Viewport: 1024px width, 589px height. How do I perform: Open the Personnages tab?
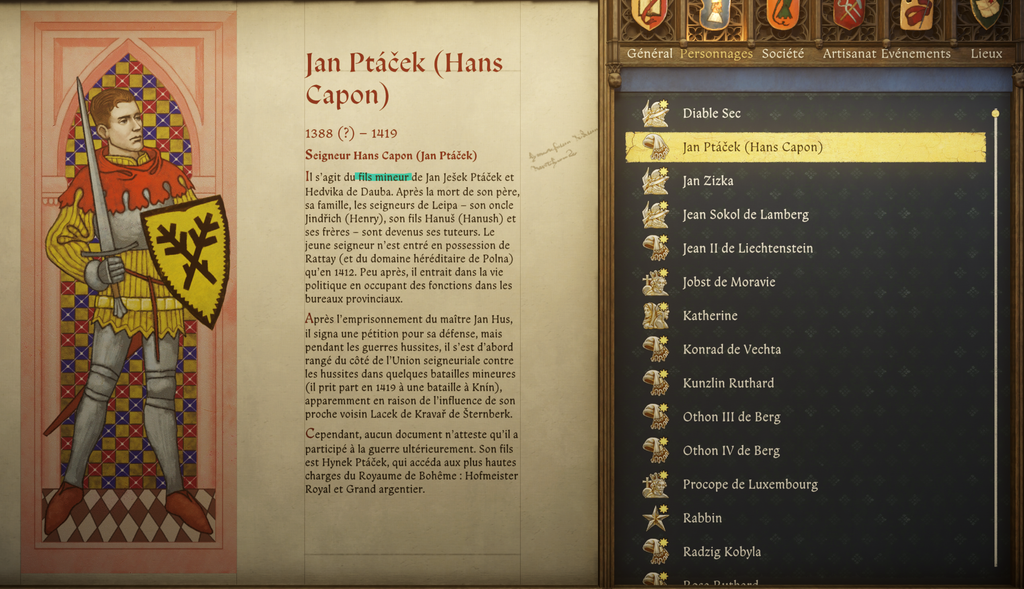(716, 54)
